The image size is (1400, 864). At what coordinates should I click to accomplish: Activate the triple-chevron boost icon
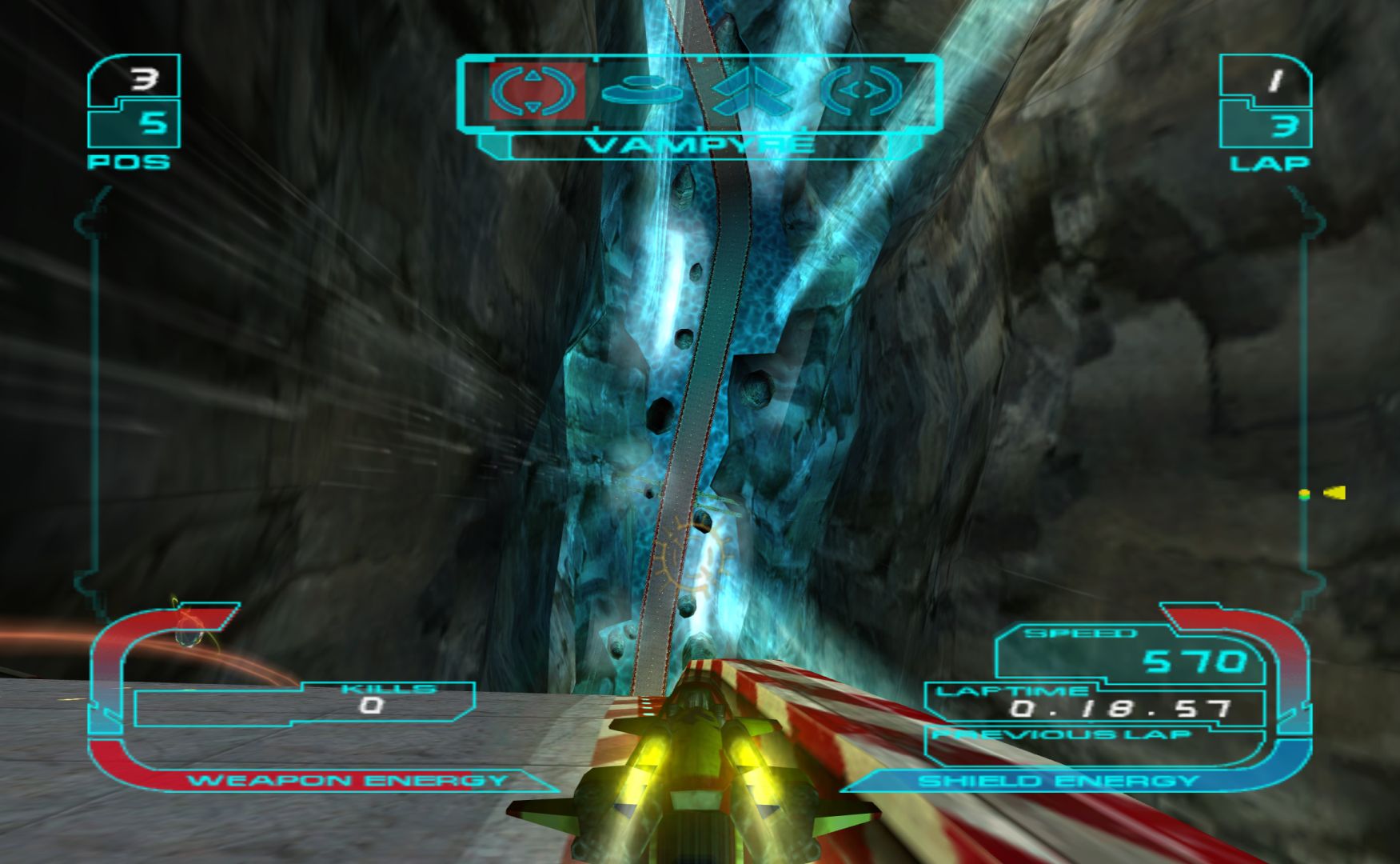(x=751, y=92)
